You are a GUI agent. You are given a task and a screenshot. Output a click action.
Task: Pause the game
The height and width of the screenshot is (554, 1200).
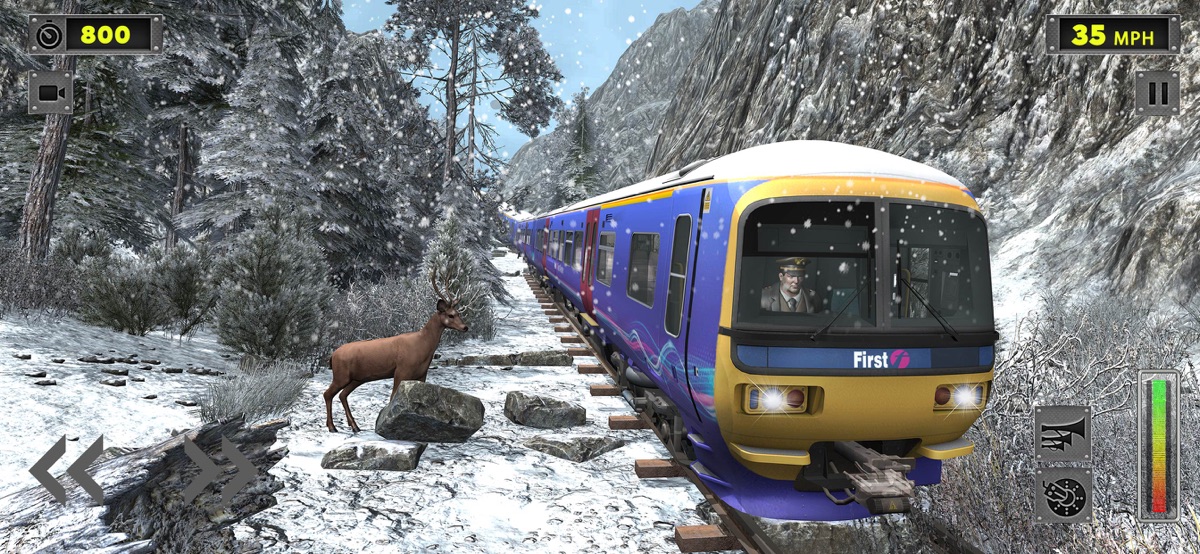(x=1157, y=93)
